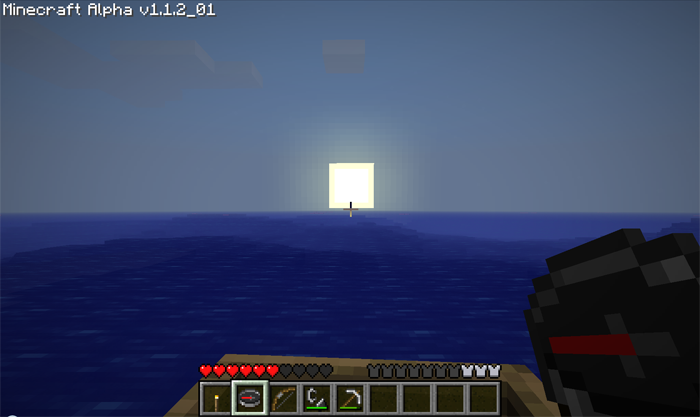Select the torch hotbar slot
This screenshot has width=700, height=417.
215,399
